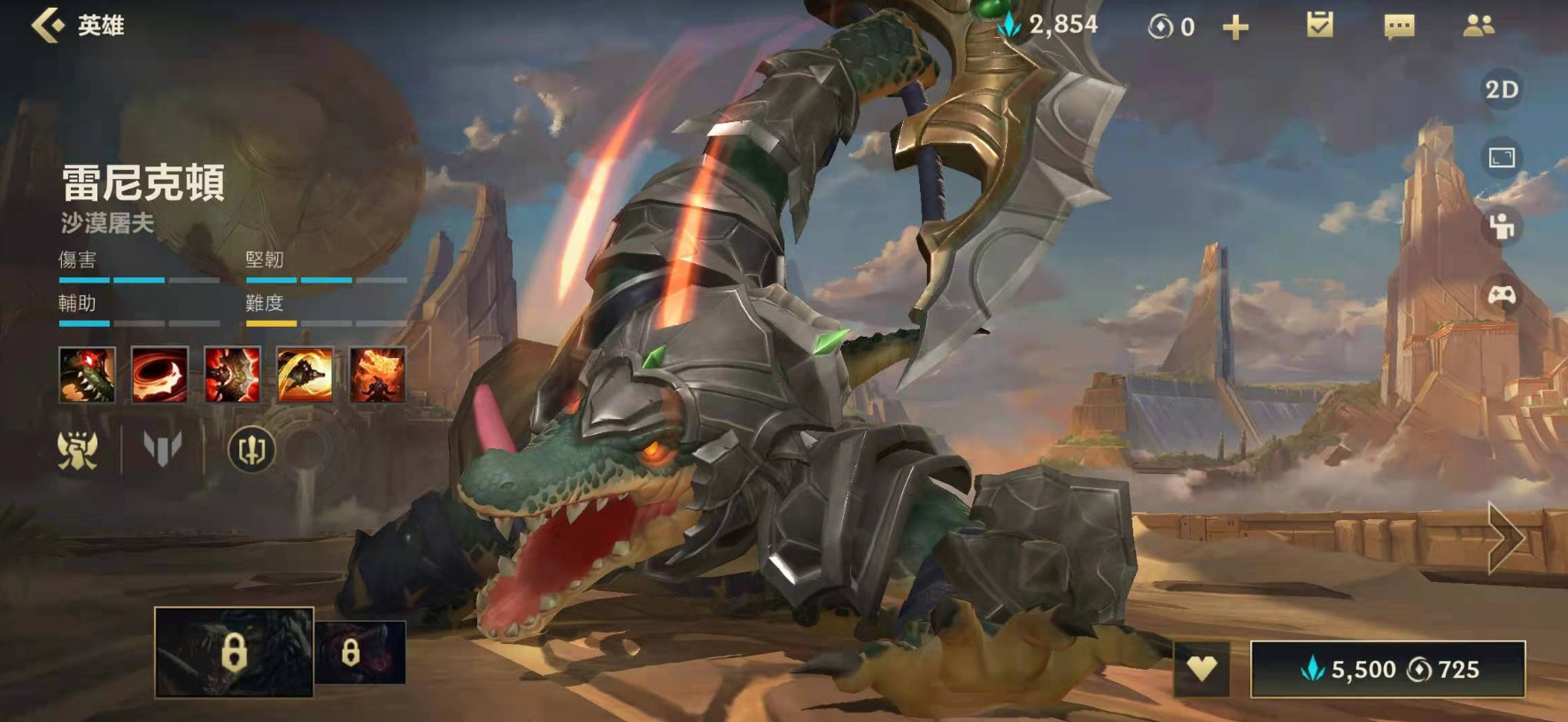This screenshot has height=722, width=1568.
Task: View the golden blade dash ability
Action: 305,375
